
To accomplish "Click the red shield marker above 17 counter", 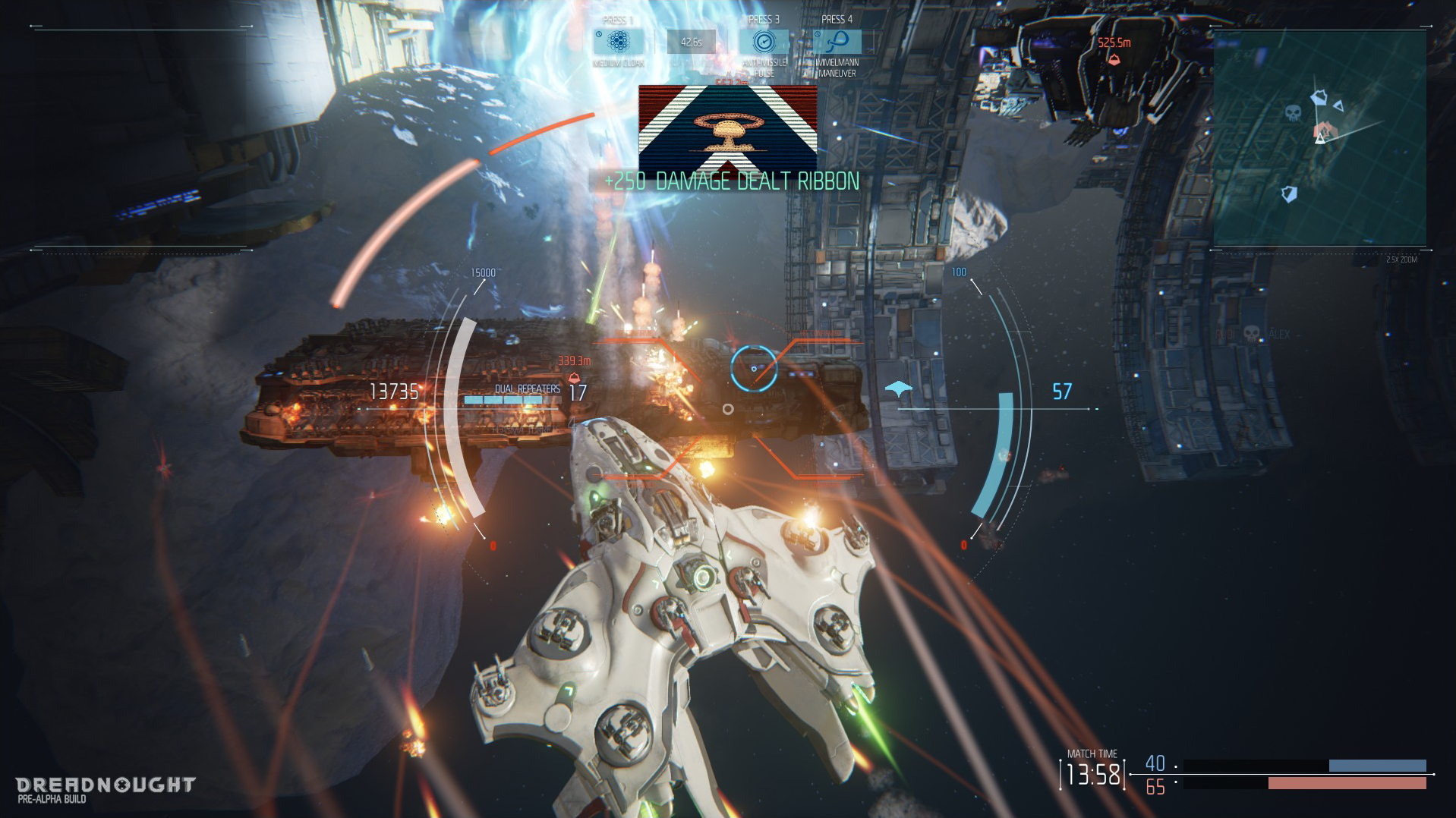I will pyautogui.click(x=574, y=379).
